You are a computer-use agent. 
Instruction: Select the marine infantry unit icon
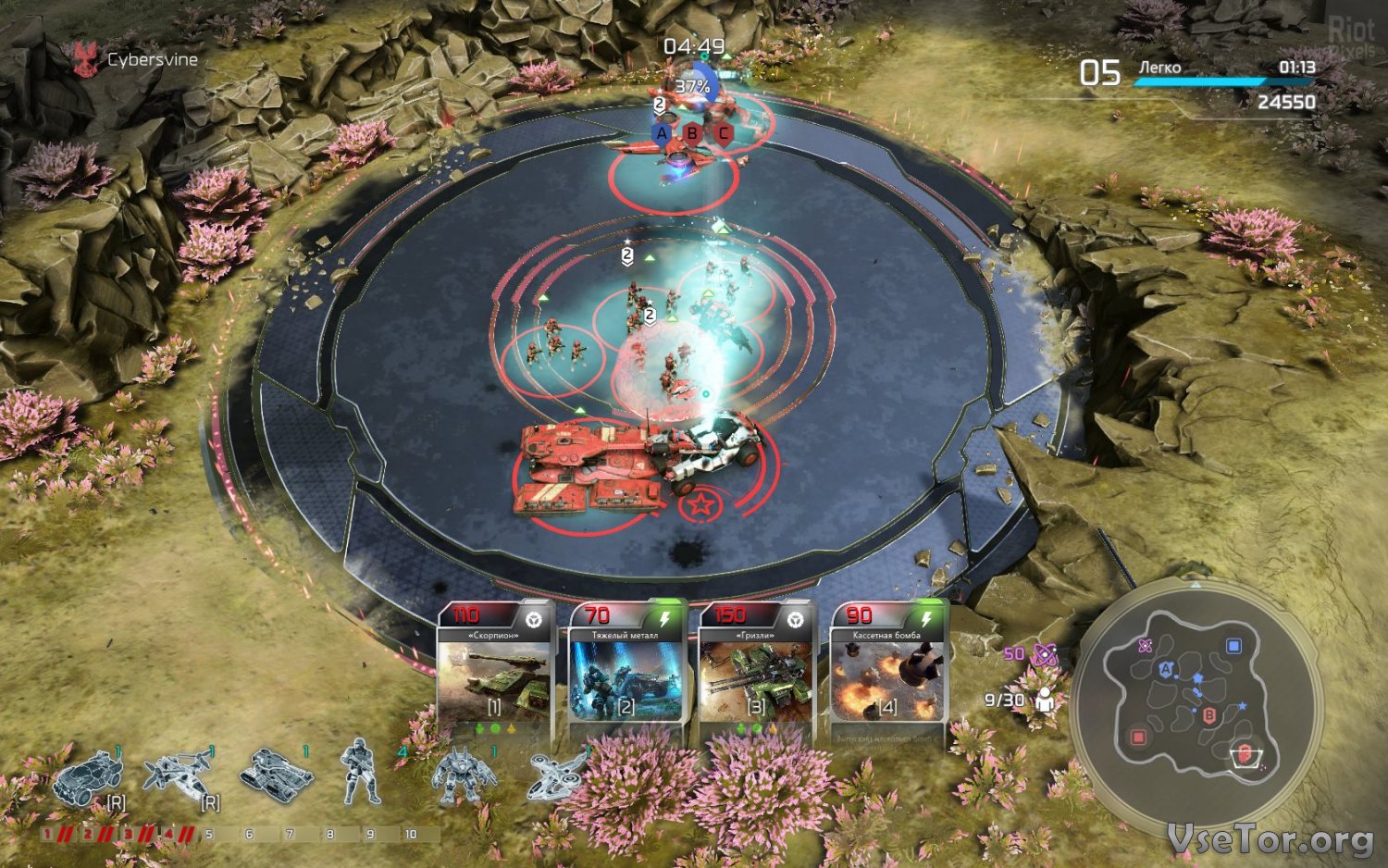pos(360,772)
